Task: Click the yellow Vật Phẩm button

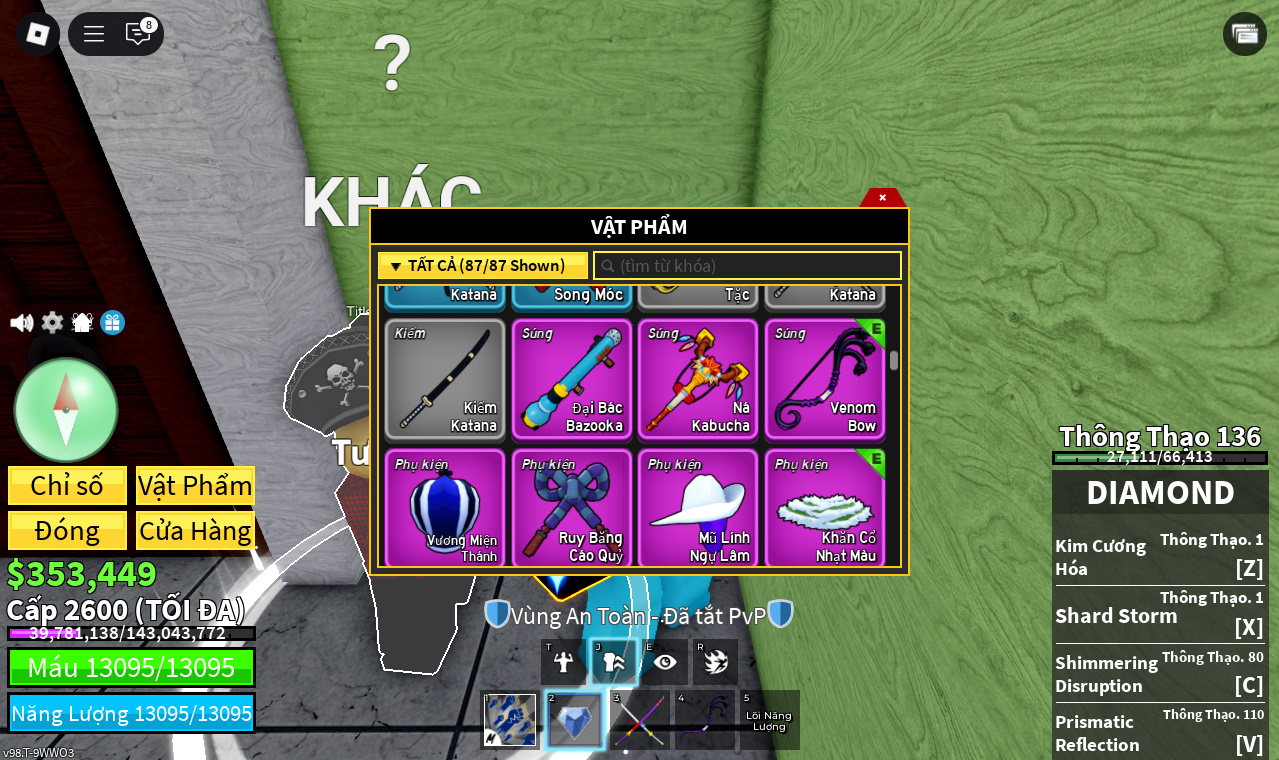Action: [195, 486]
